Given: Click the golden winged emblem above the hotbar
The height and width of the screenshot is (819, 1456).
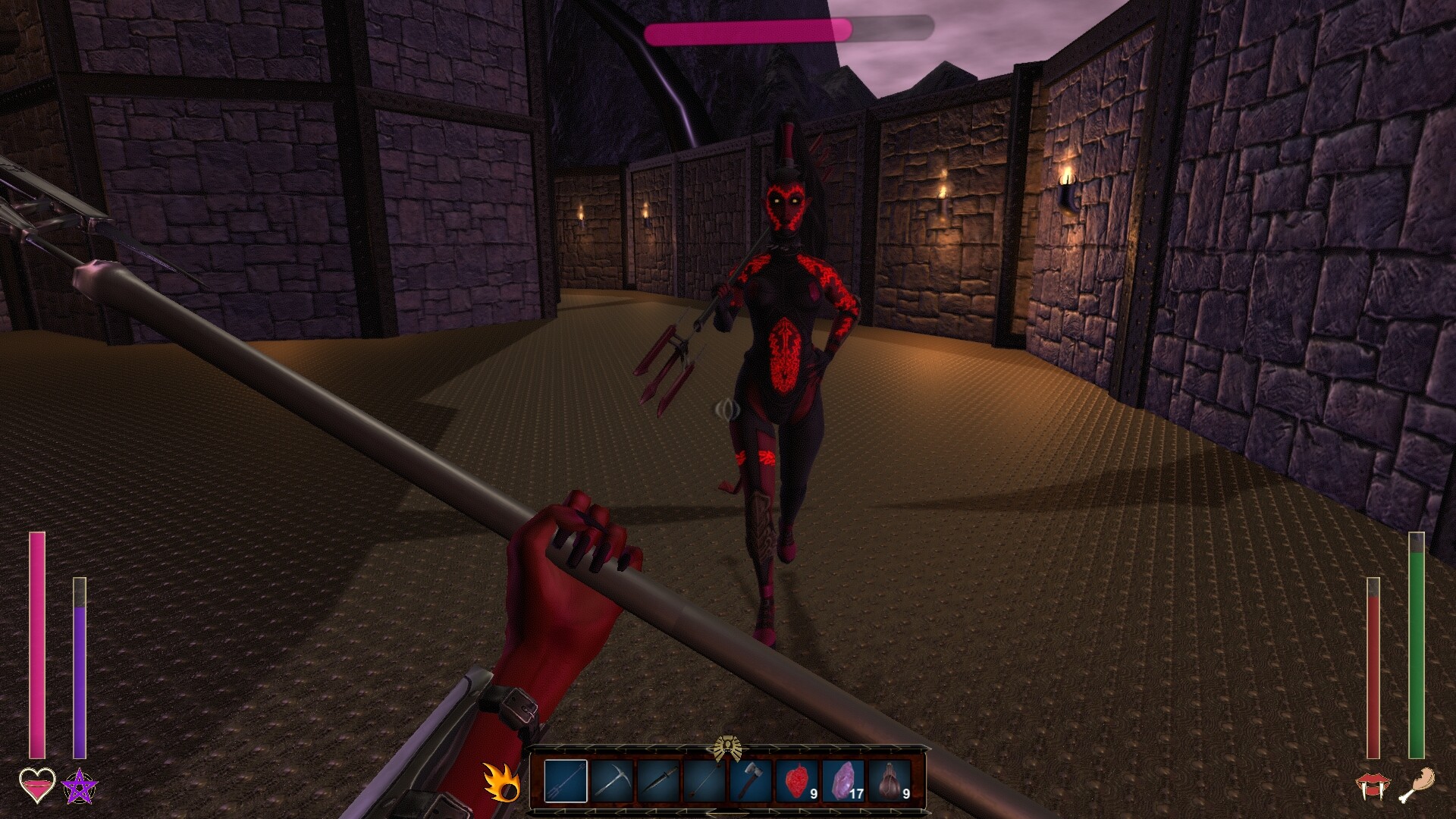Looking at the screenshot, I should point(728,747).
